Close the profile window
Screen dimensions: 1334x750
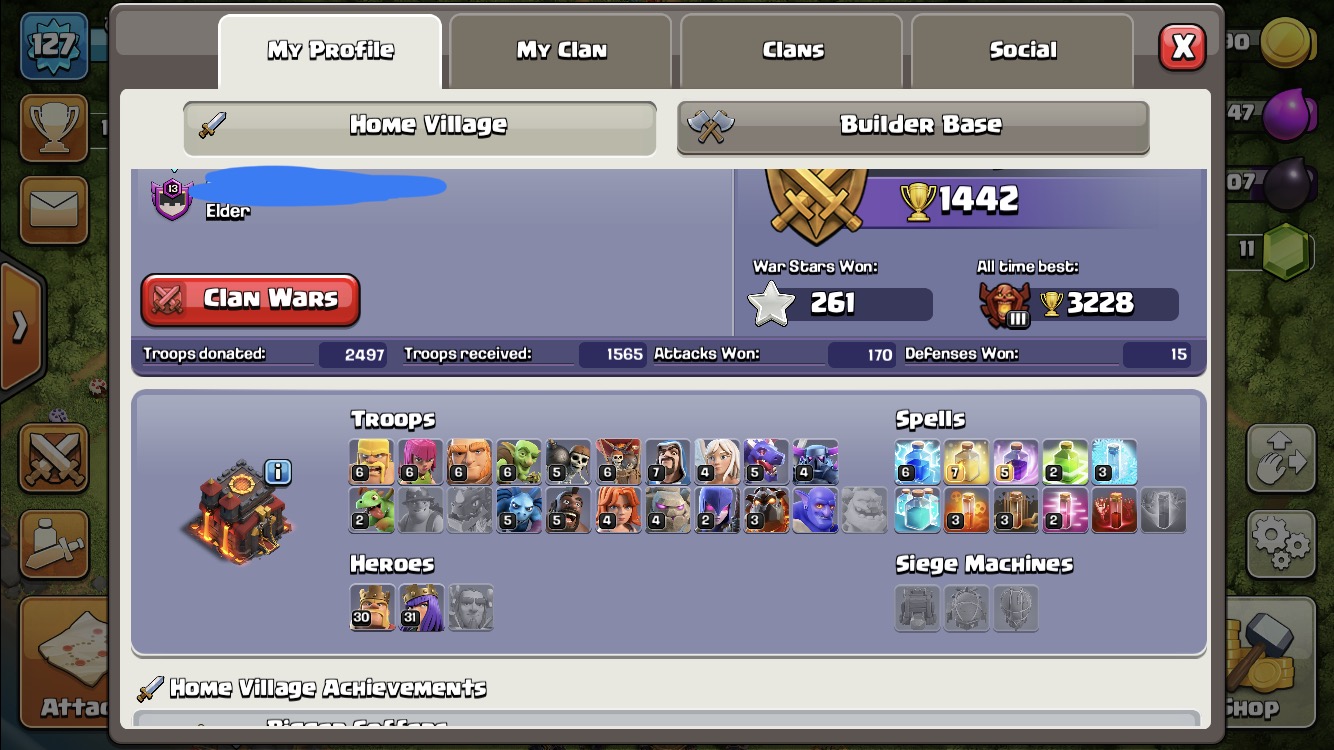pos(1182,47)
